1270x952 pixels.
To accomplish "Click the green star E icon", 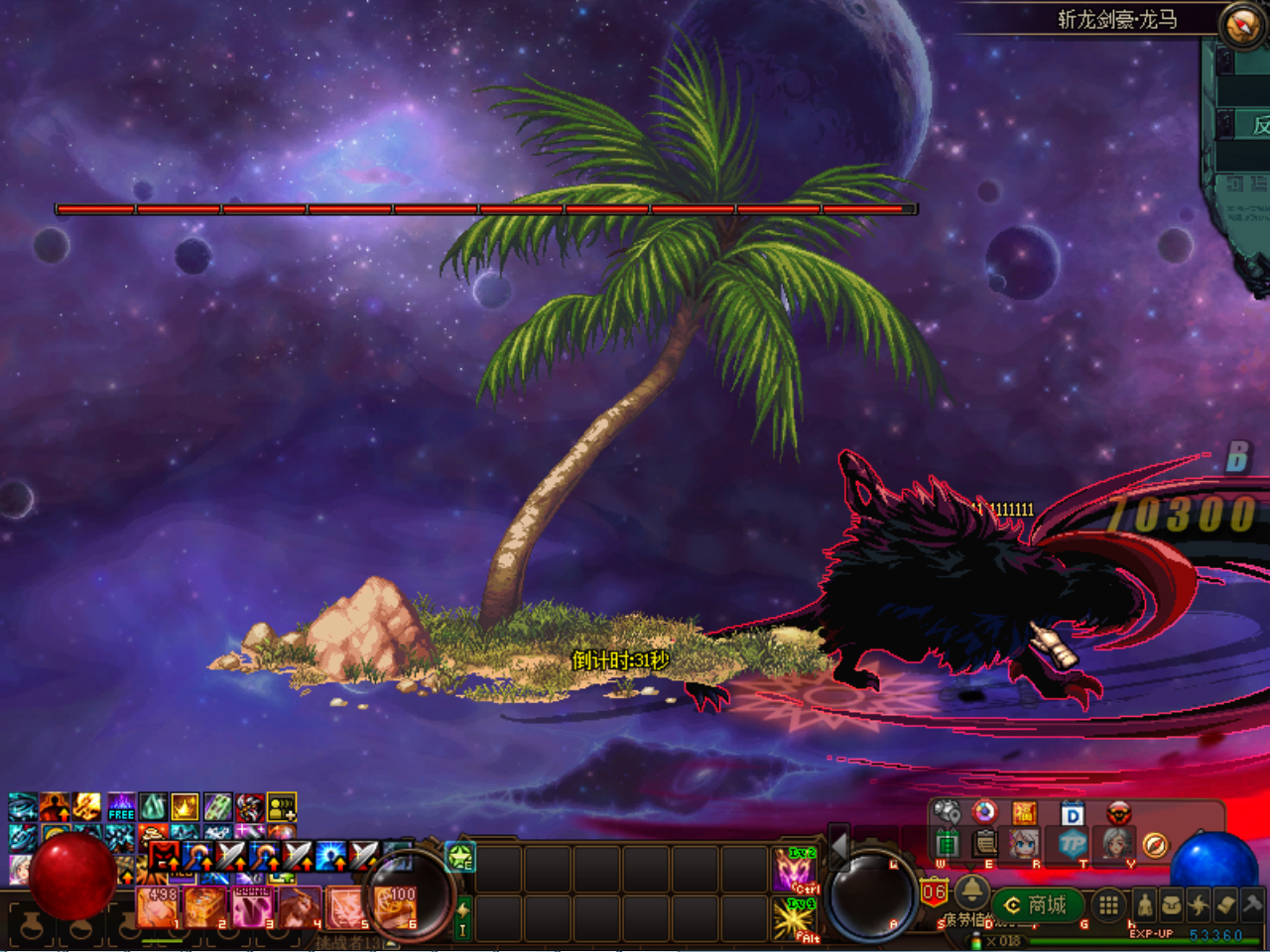I will tap(460, 856).
